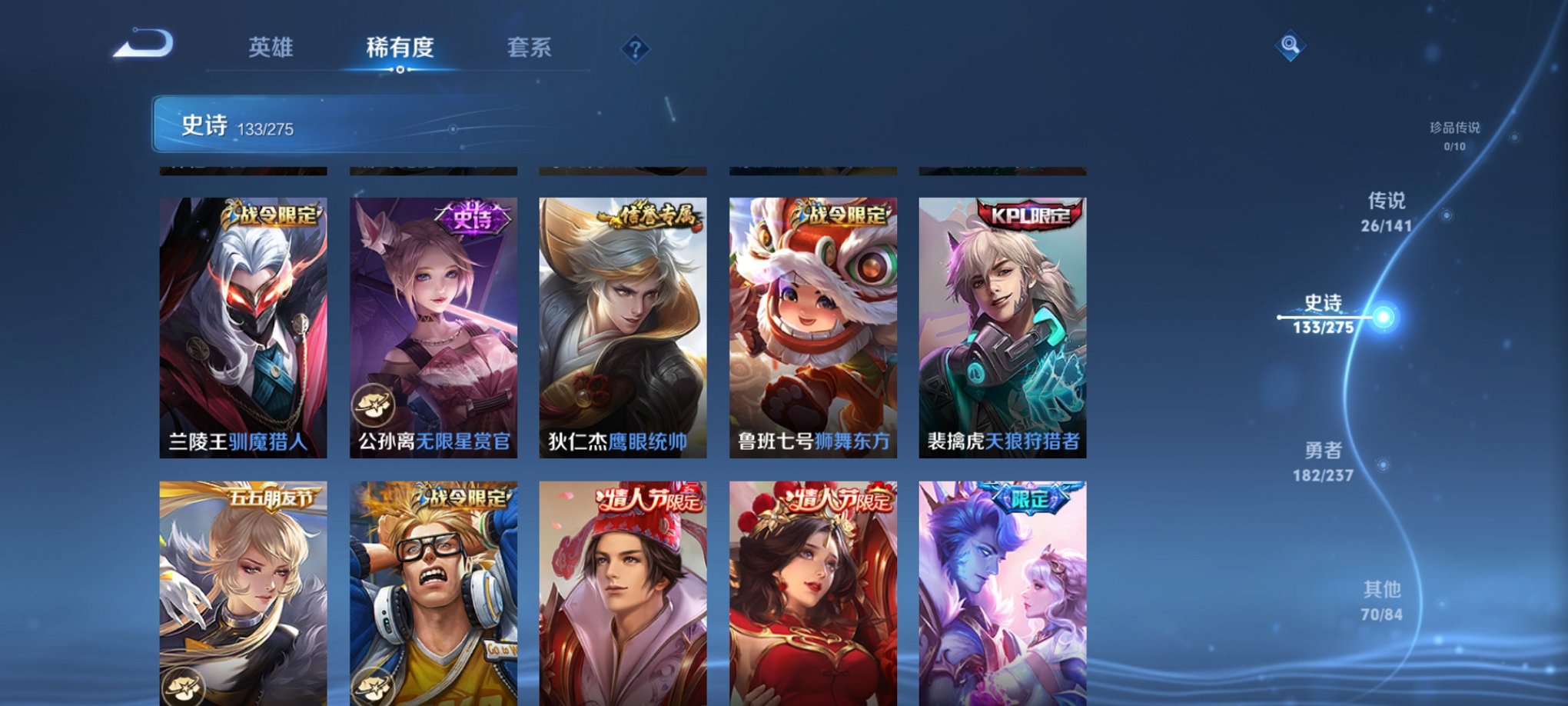Viewport: 1568px width, 706px height.
Task: Switch to the 英雄 tab
Action: tap(271, 46)
